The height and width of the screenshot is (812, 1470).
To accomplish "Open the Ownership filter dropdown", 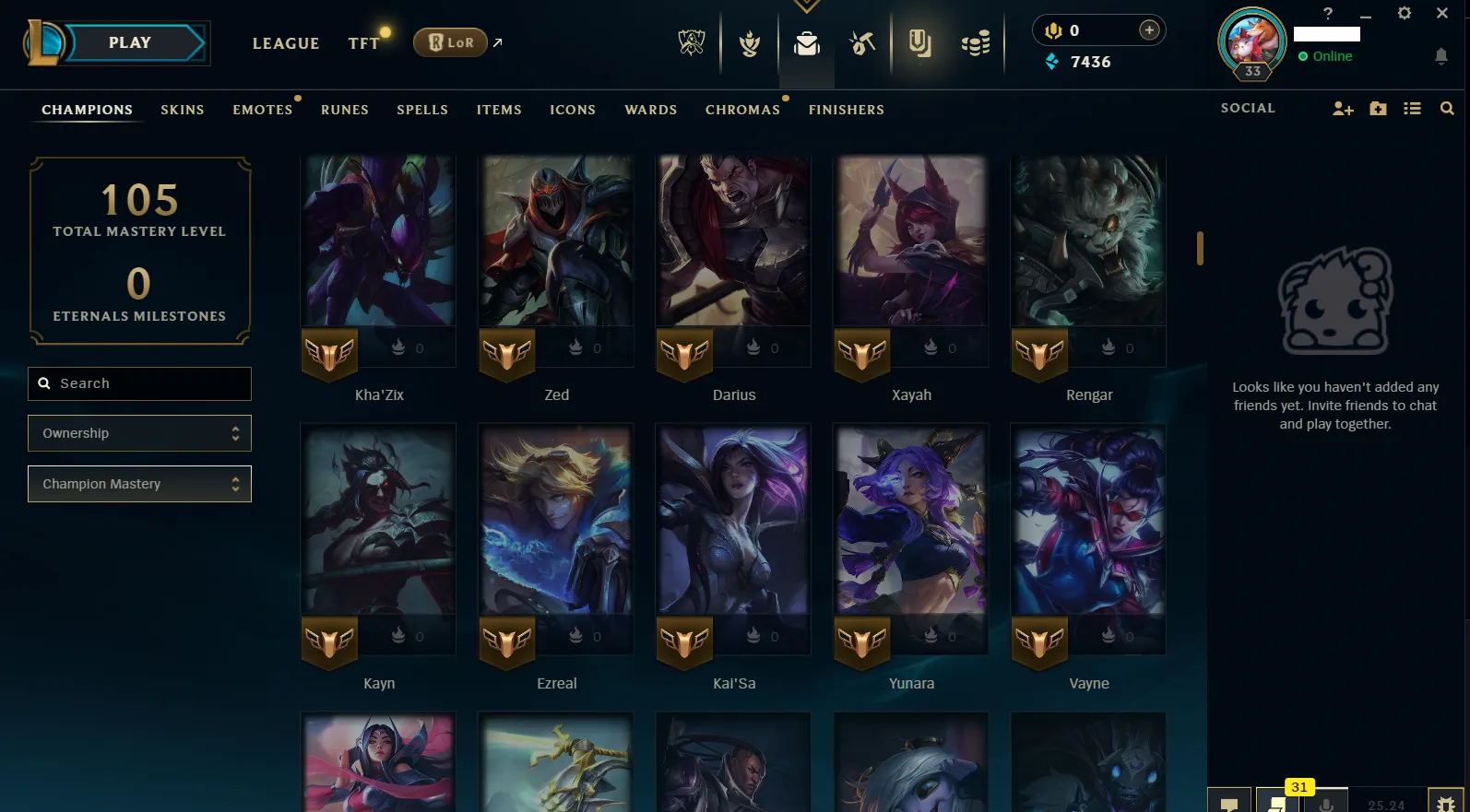I will coord(139,432).
